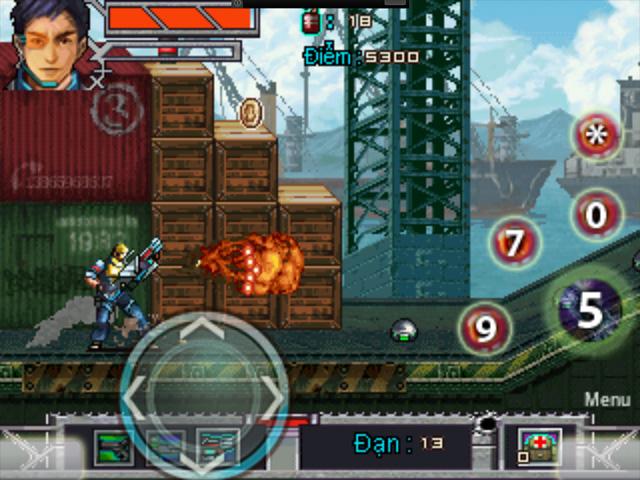Tap the red 9 button
Viewport: 640px width, 480px height.
tap(485, 328)
